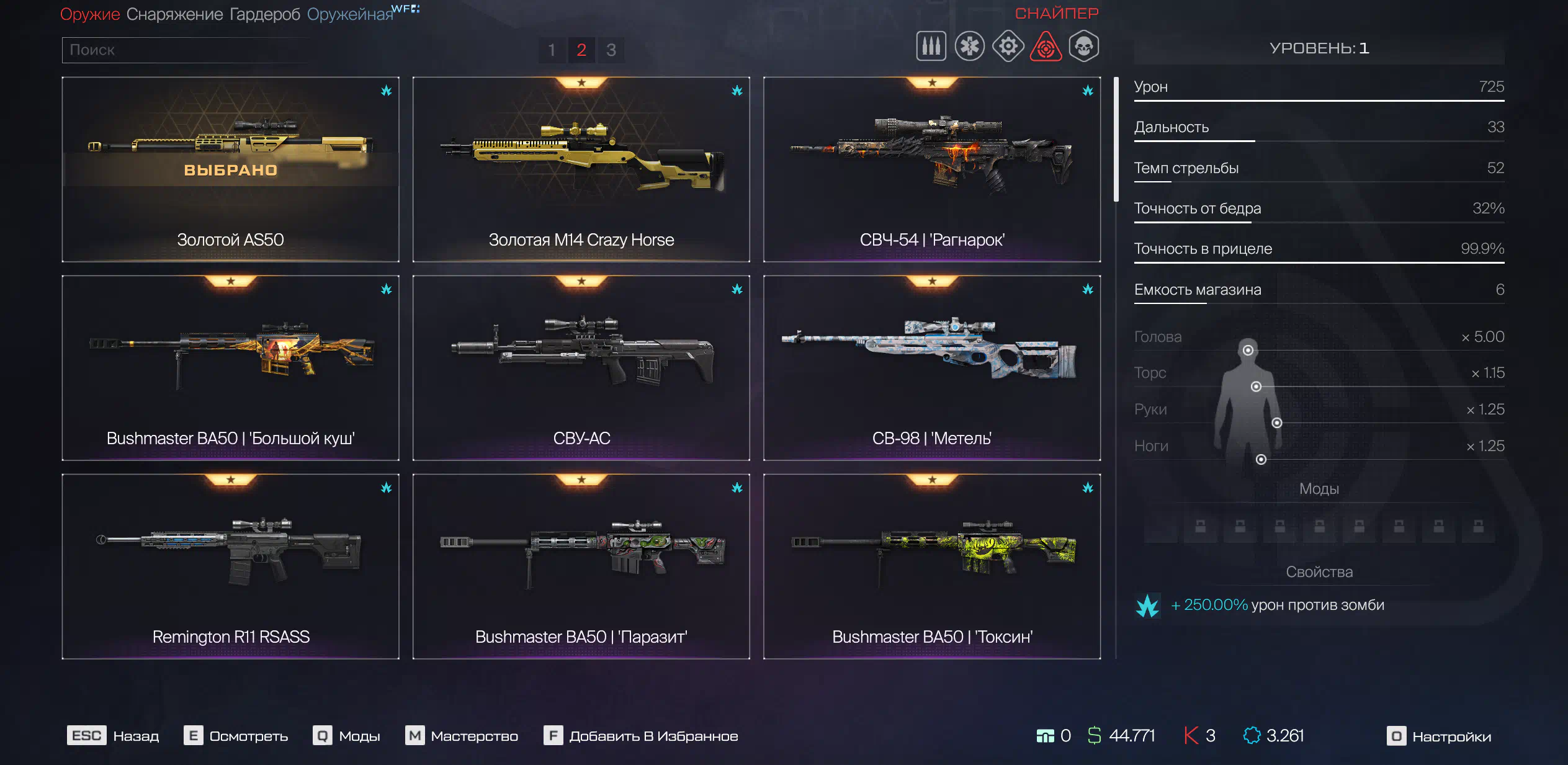Choose the medic class icon
Viewport: 1568px width, 765px height.
pyautogui.click(x=969, y=47)
